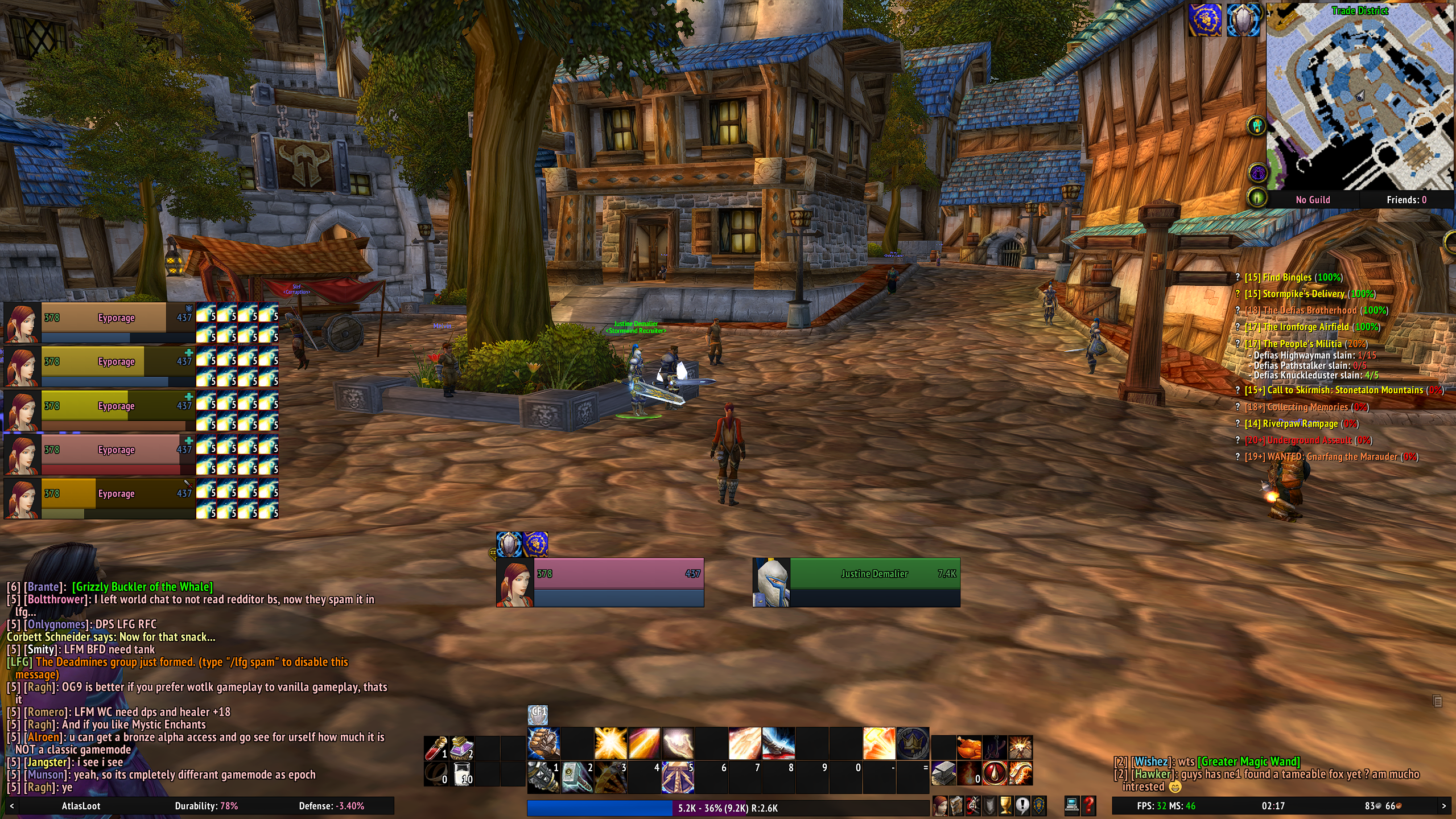This screenshot has width=1456, height=819.
Task: Open the AtlasLoot panel
Action: tap(81, 806)
